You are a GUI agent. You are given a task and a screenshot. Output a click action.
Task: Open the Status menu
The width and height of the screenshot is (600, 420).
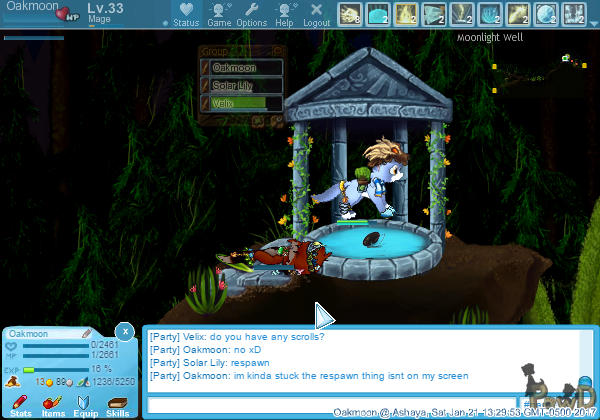pos(185,14)
